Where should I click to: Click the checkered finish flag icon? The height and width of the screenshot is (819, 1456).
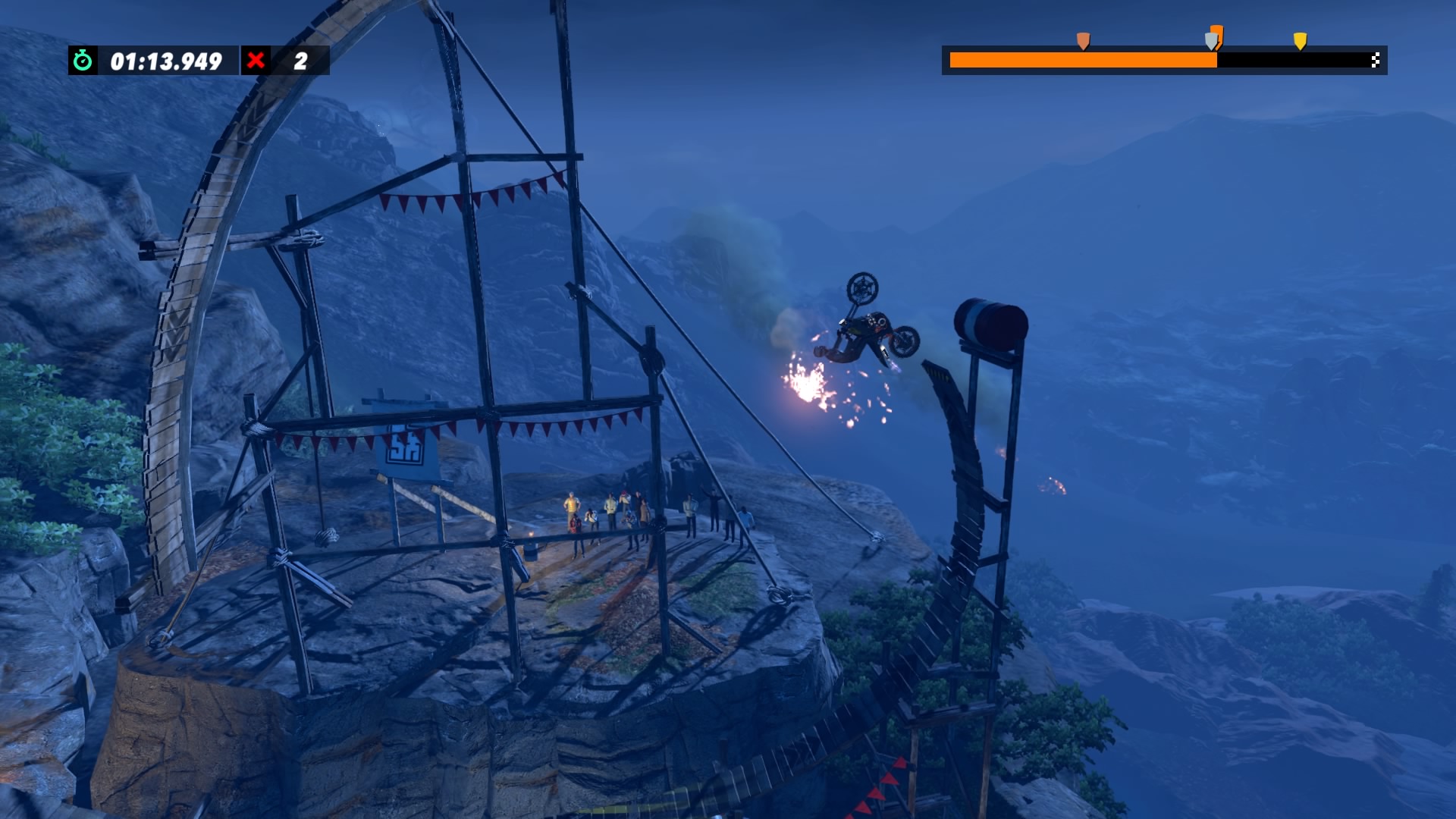[x=1375, y=61]
